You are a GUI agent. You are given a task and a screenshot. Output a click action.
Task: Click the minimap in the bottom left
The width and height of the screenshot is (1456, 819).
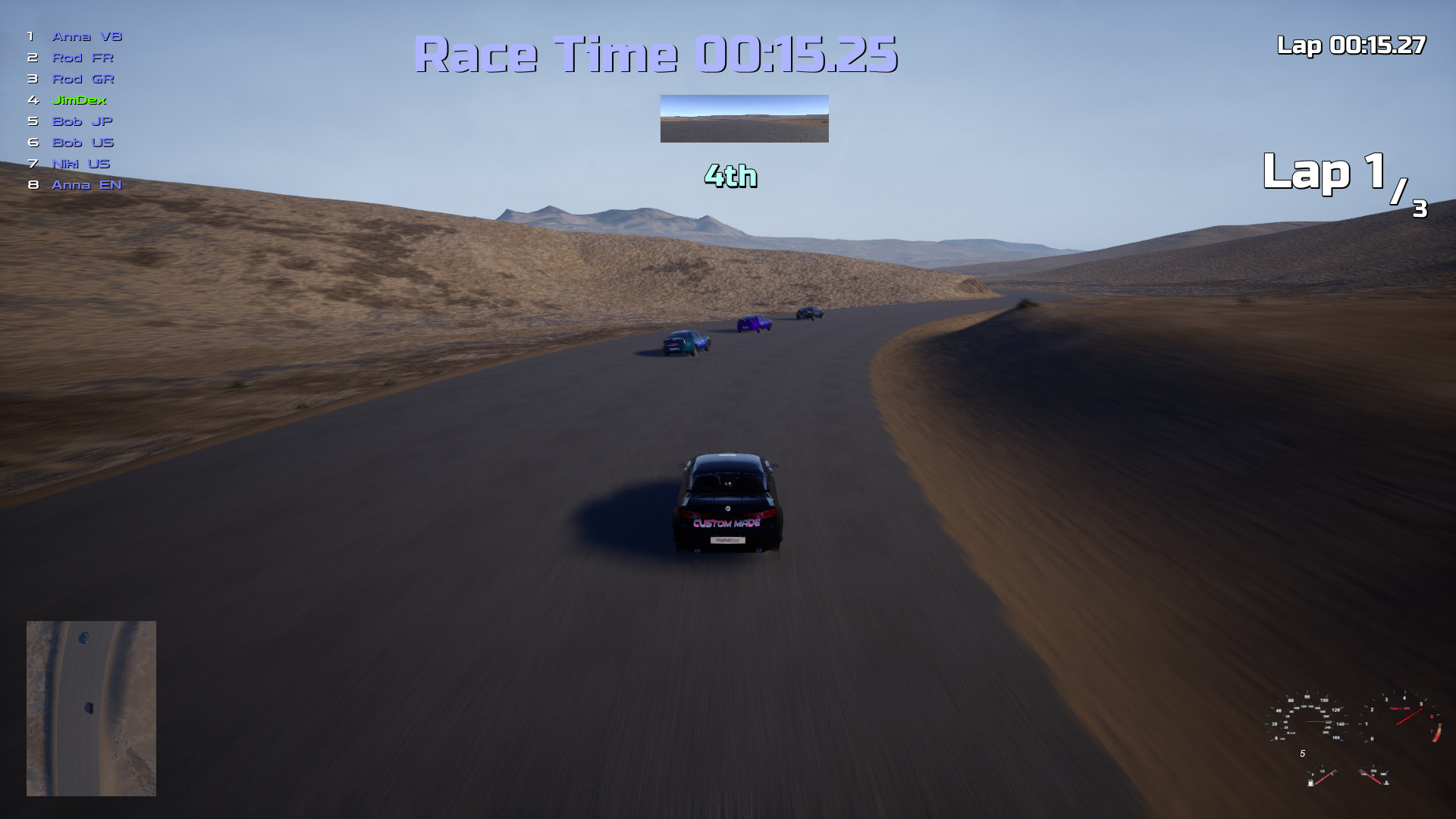(x=91, y=709)
